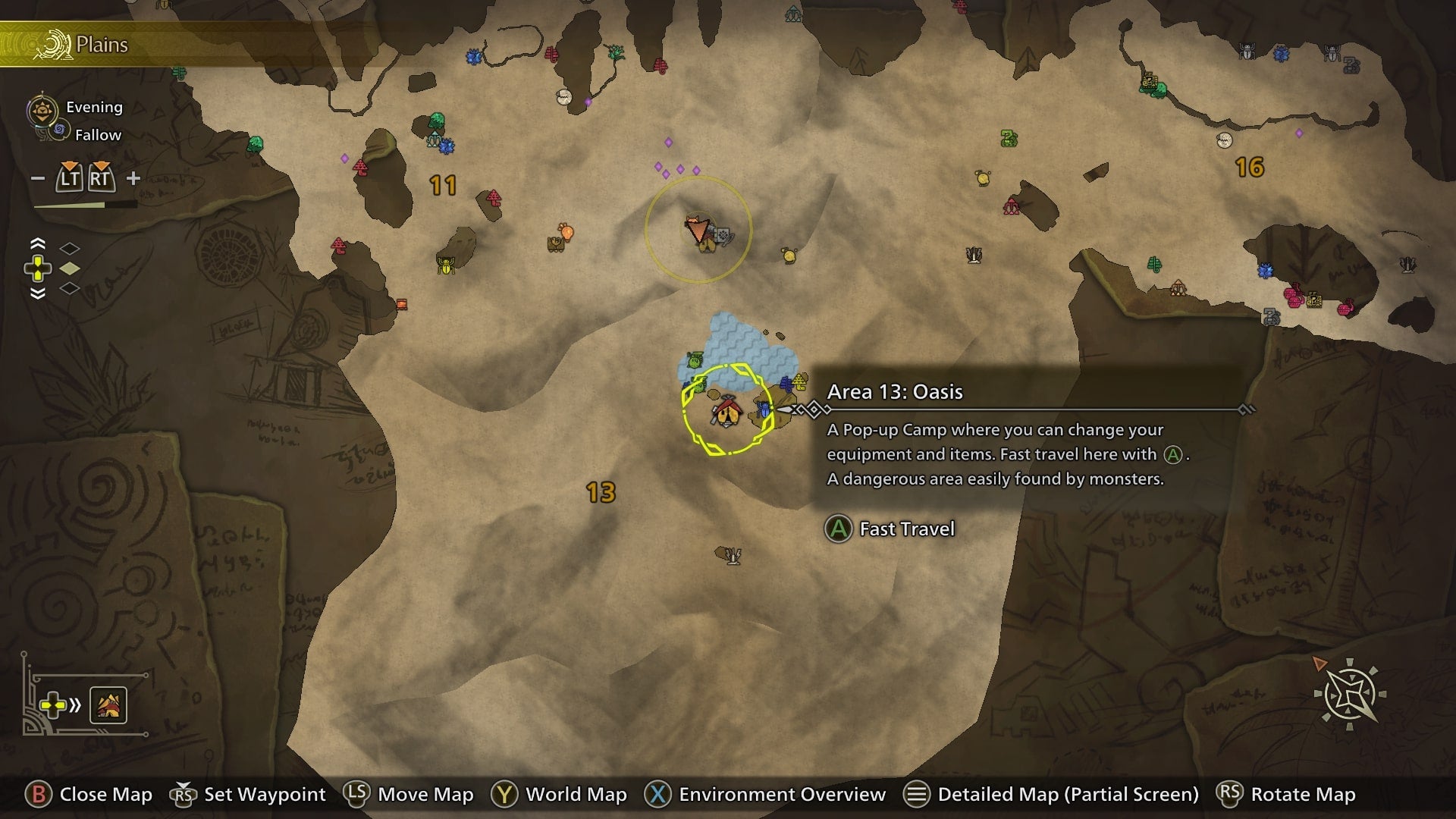Click the Evening time-of-day indicator
Screen dimensions: 1456x819
93,107
